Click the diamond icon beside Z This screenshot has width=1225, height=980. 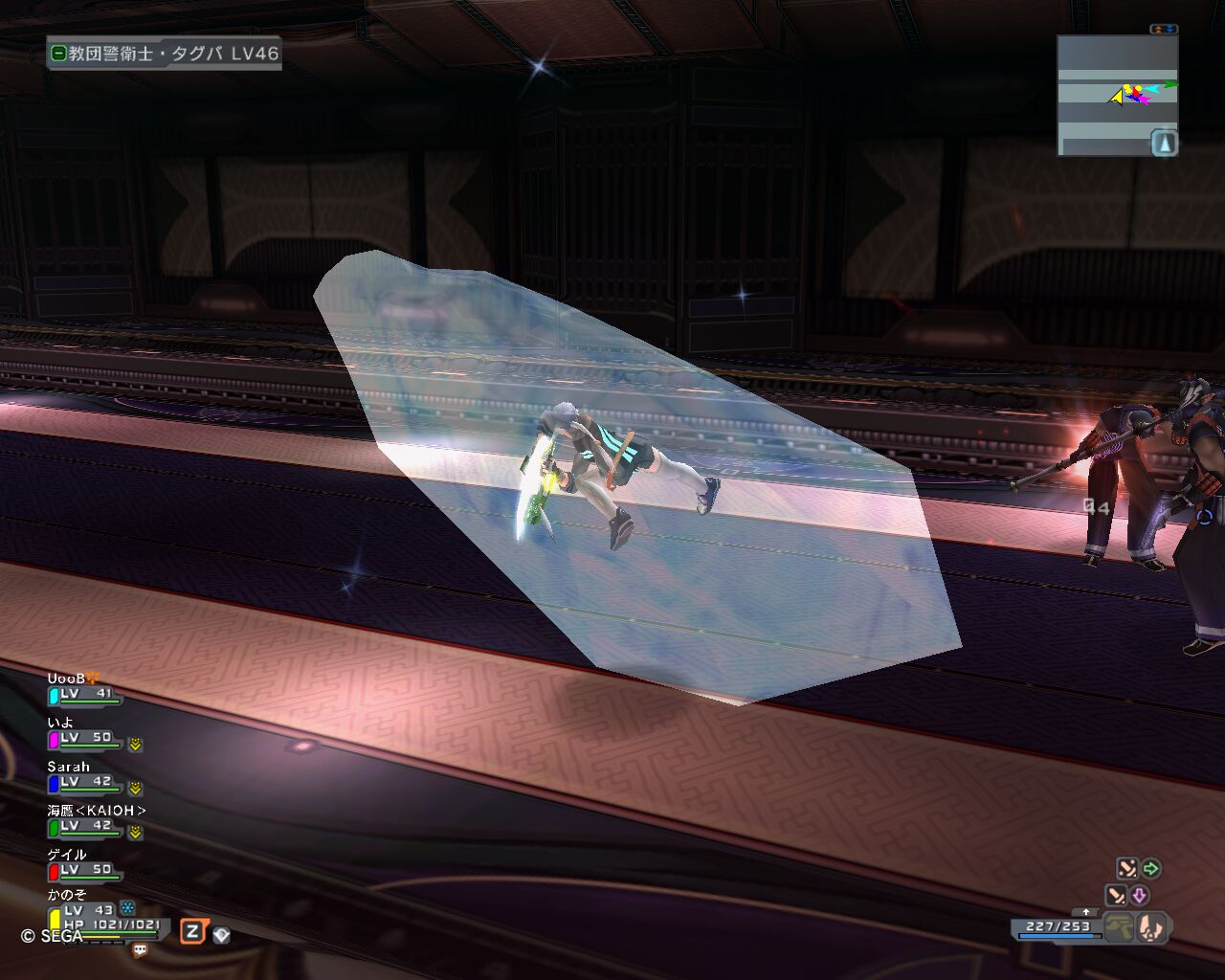(221, 935)
